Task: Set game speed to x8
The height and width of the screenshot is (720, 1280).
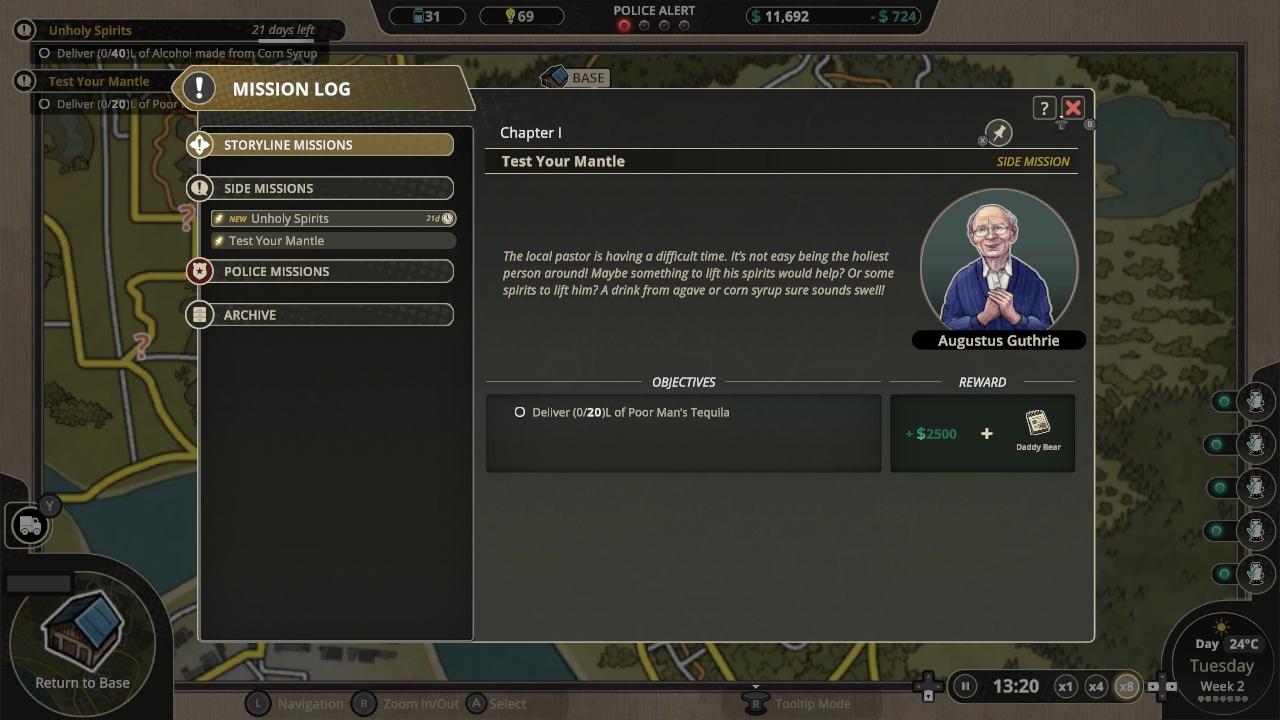Action: pyautogui.click(x=1127, y=686)
